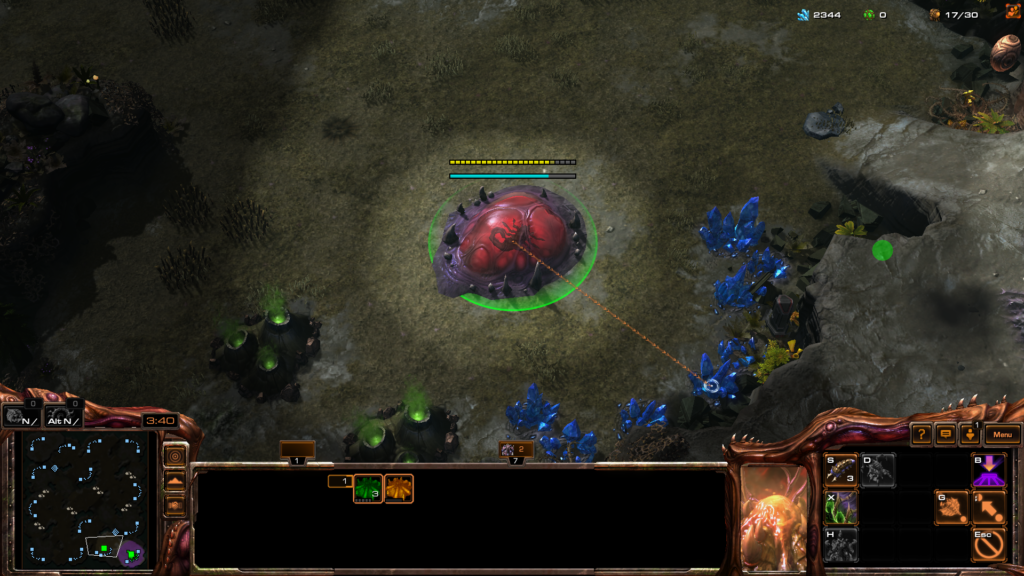The height and width of the screenshot is (576, 1024).
Task: Set rally point with arrow icon
Action: click(x=988, y=508)
